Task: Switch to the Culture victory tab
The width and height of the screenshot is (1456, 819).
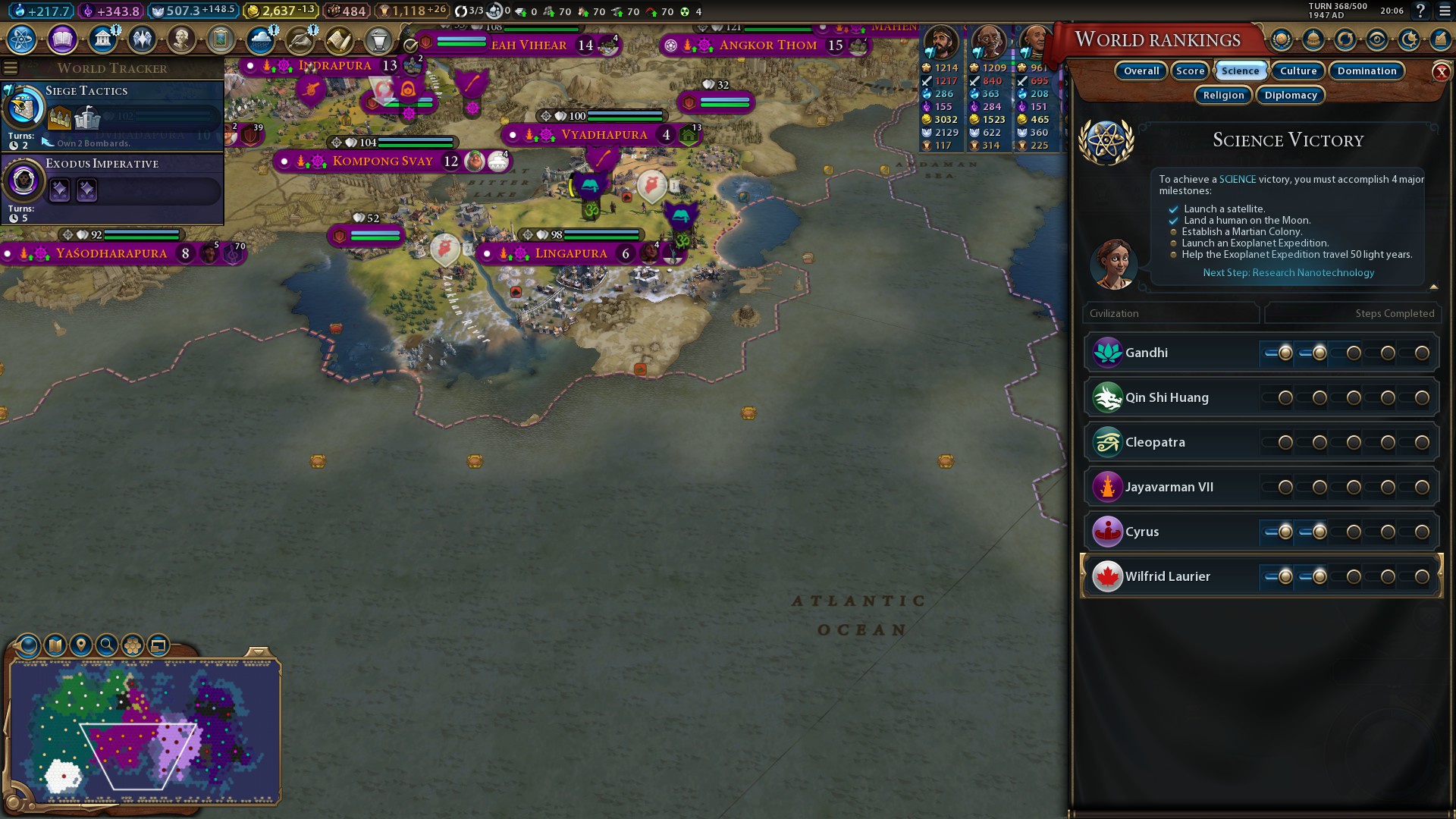Action: click(1298, 71)
